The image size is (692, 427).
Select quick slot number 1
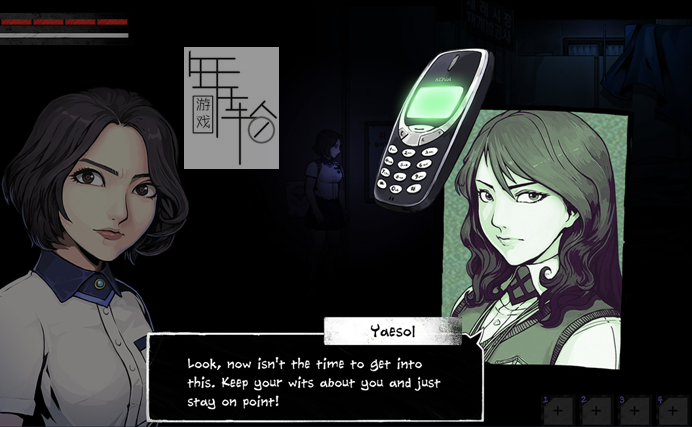point(557,409)
